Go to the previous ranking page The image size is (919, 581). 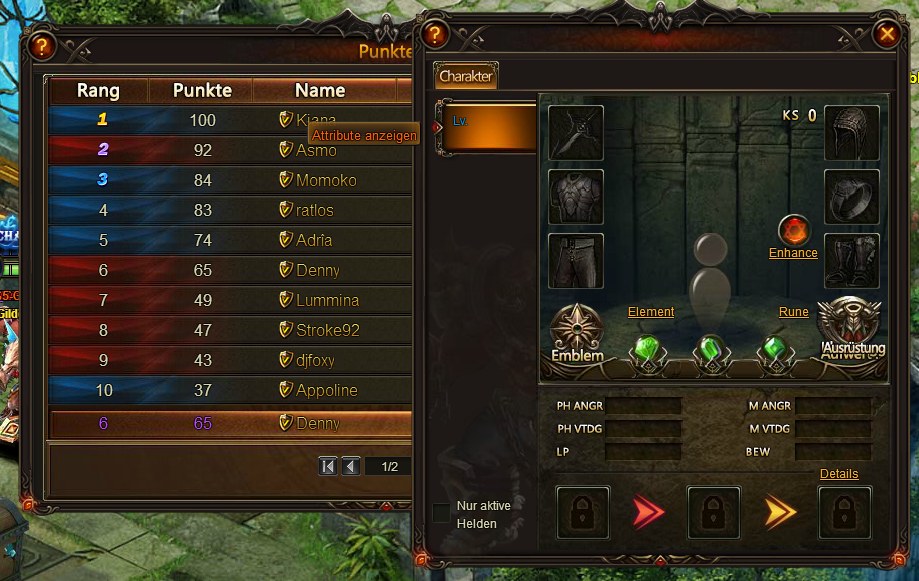(351, 466)
